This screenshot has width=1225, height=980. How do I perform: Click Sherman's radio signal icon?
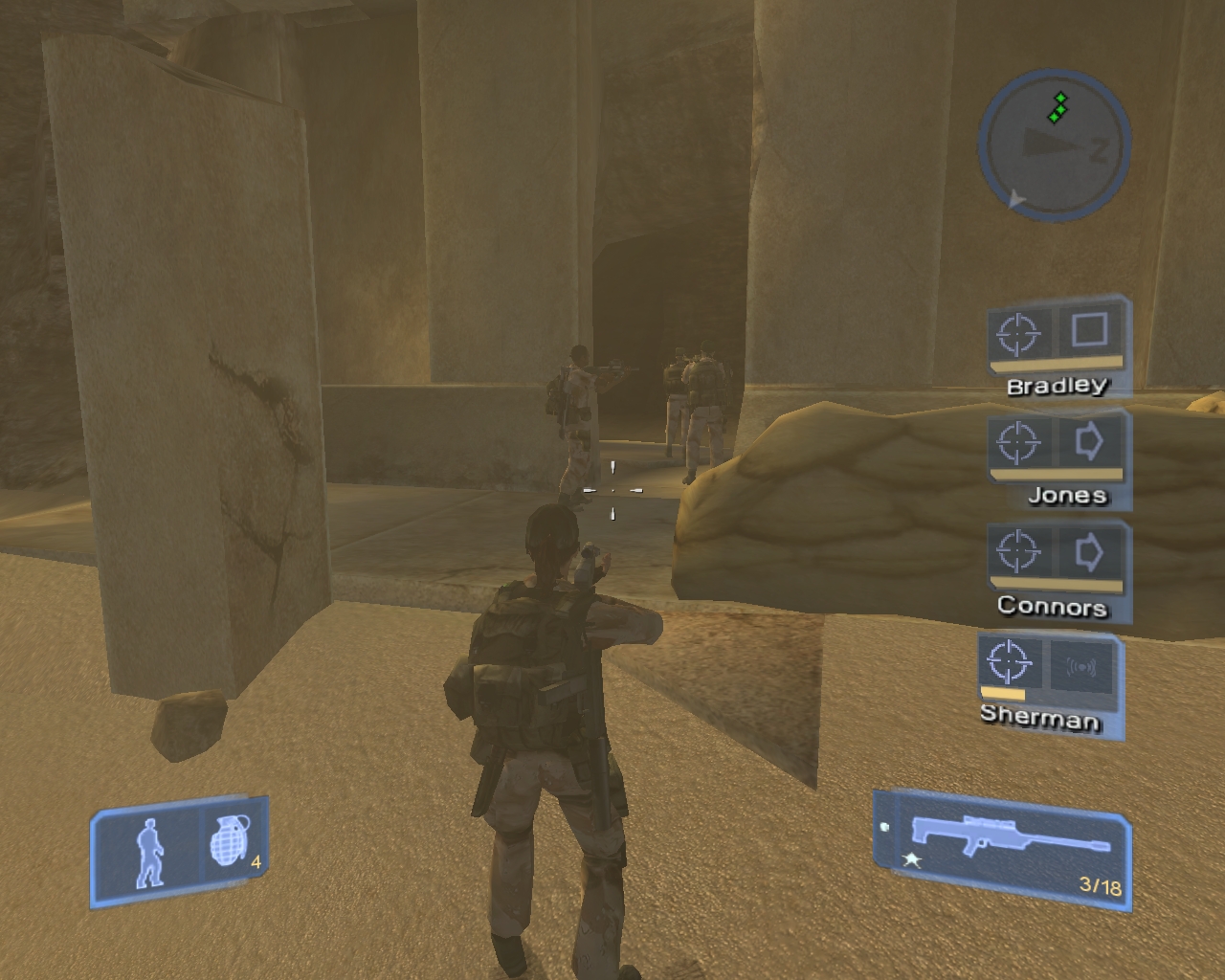click(x=1080, y=665)
